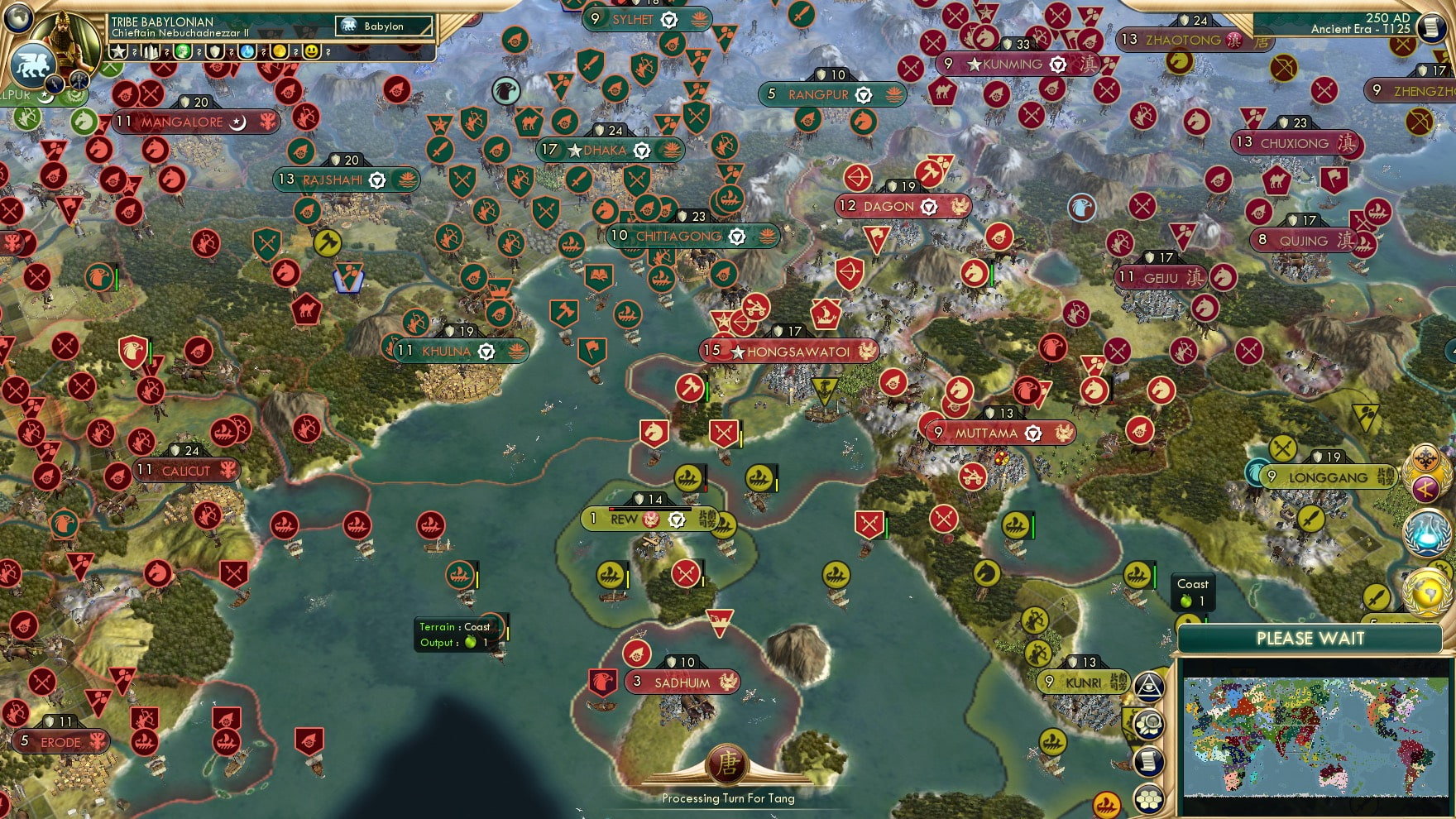Select the Babylon civilization button
Viewport: 1456px width, 819px height.
point(384,26)
